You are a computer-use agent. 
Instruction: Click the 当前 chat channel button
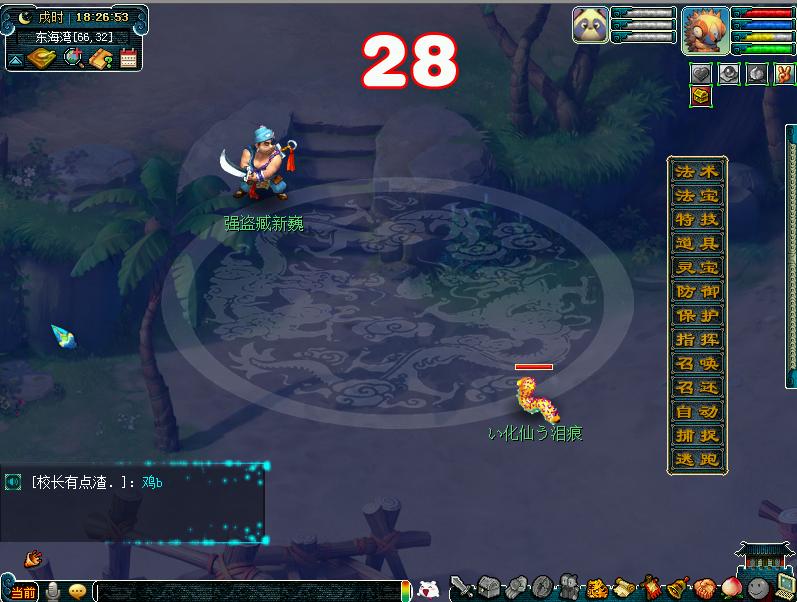pos(22,592)
